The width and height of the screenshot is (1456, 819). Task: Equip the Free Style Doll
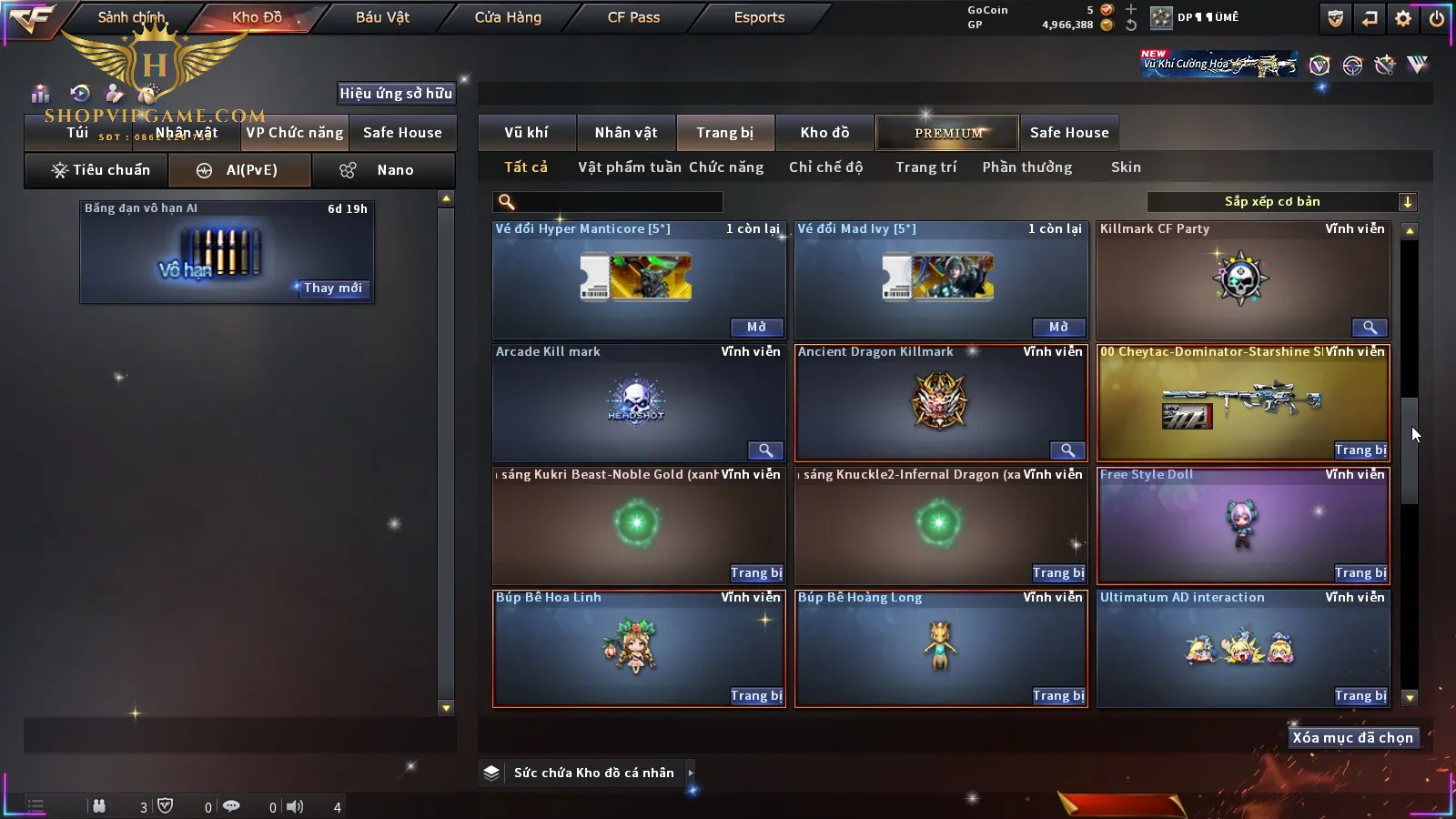(x=1360, y=573)
